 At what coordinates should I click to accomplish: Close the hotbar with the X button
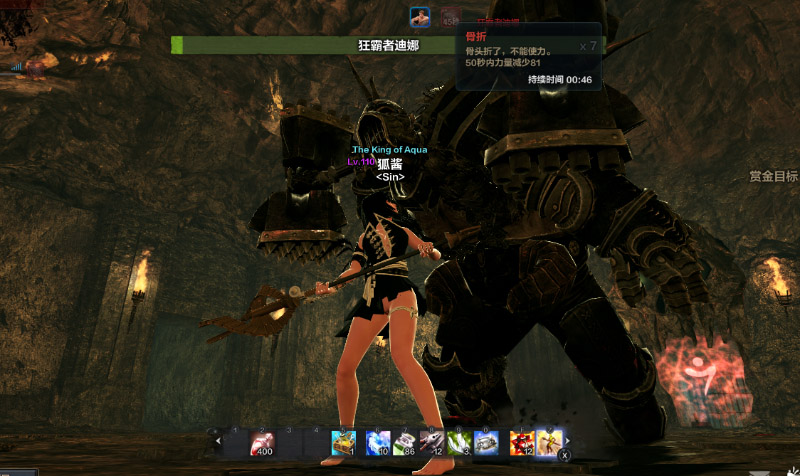(x=564, y=455)
